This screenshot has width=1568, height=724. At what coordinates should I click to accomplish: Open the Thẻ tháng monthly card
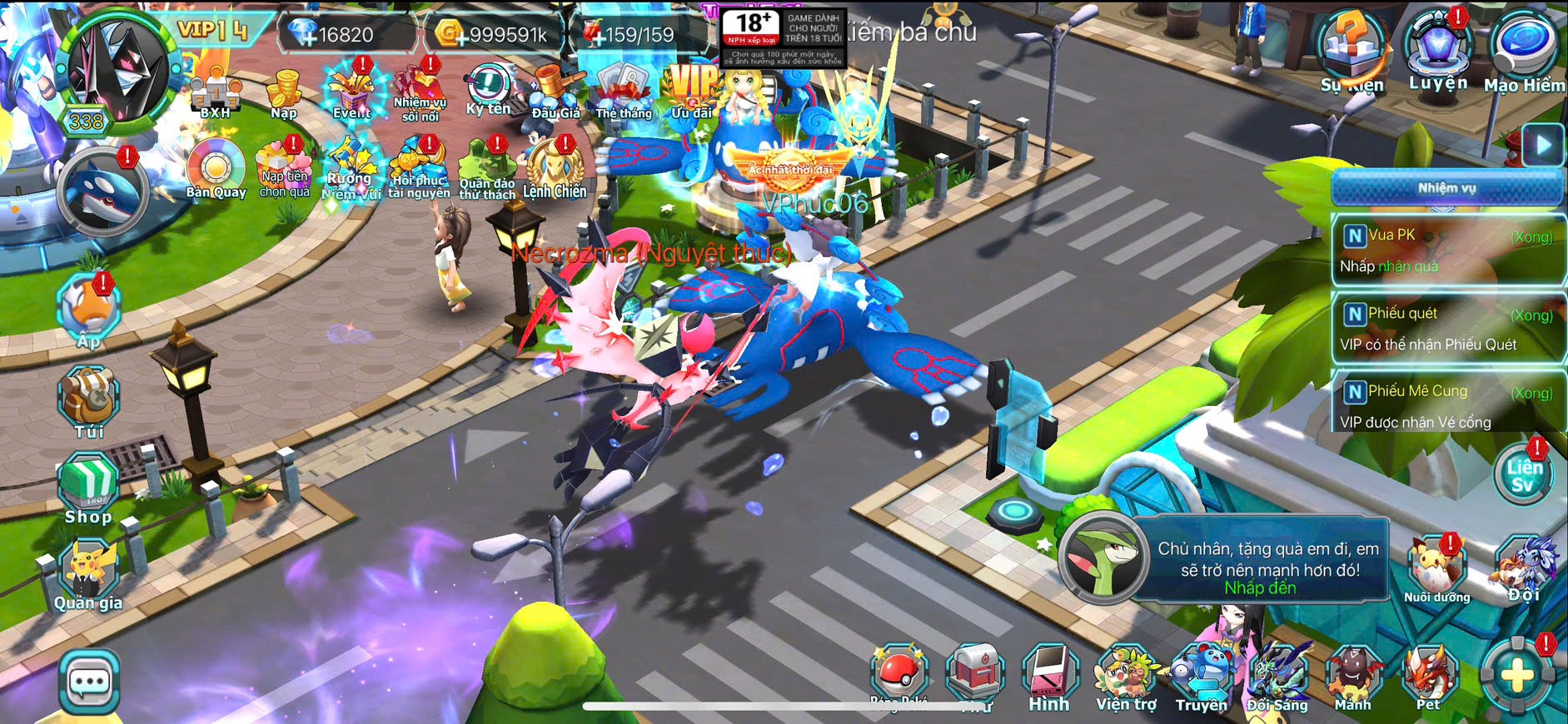coord(624,92)
